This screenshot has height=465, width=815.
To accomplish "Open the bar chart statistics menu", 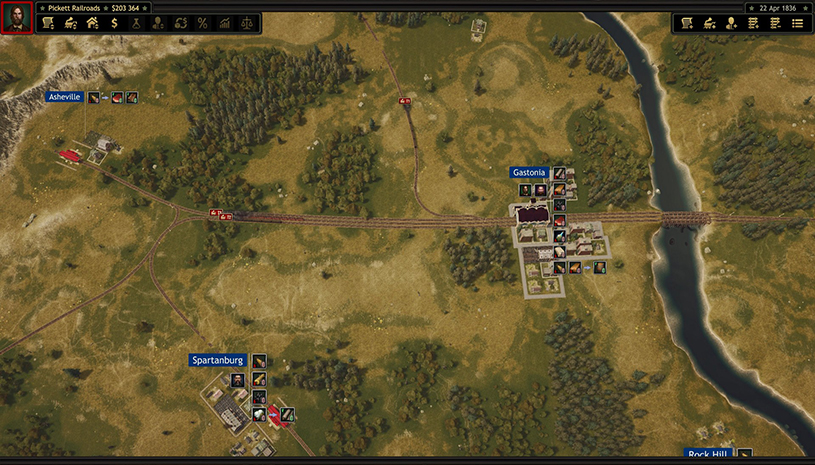I will pos(224,23).
